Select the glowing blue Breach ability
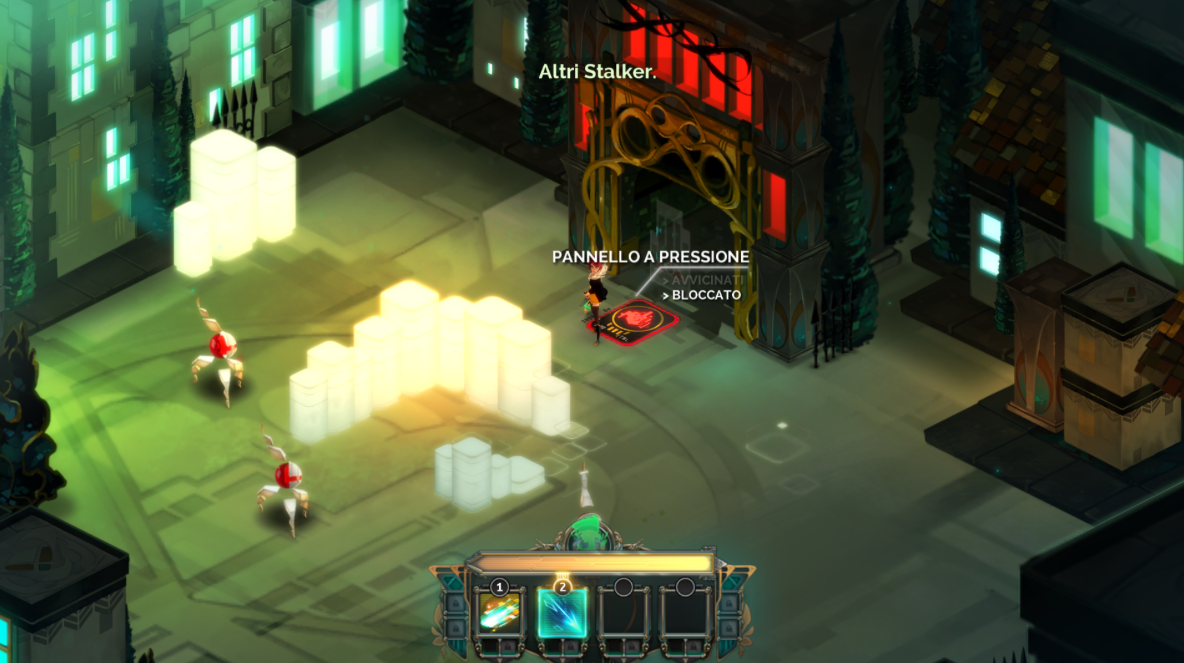 coord(561,612)
